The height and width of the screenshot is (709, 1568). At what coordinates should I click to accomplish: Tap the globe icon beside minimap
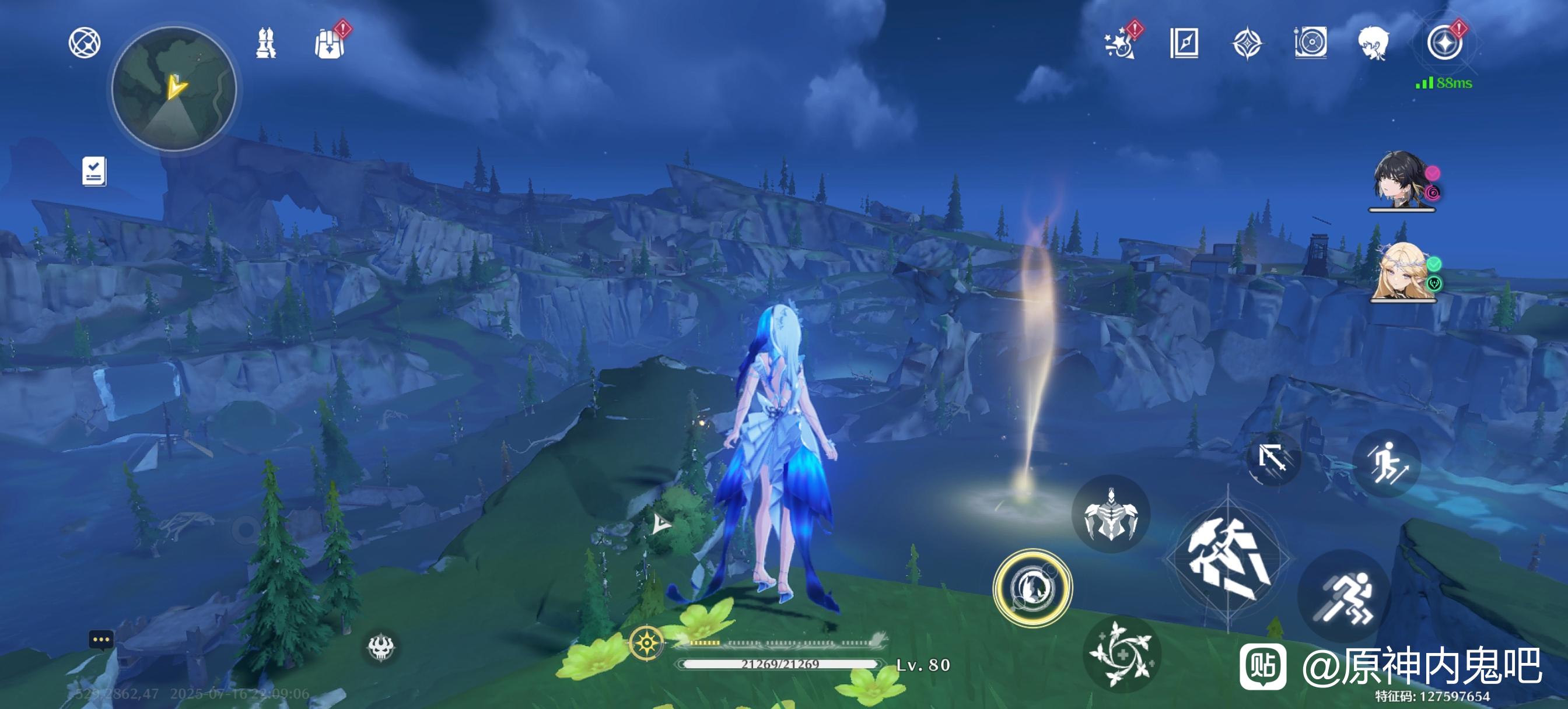84,43
